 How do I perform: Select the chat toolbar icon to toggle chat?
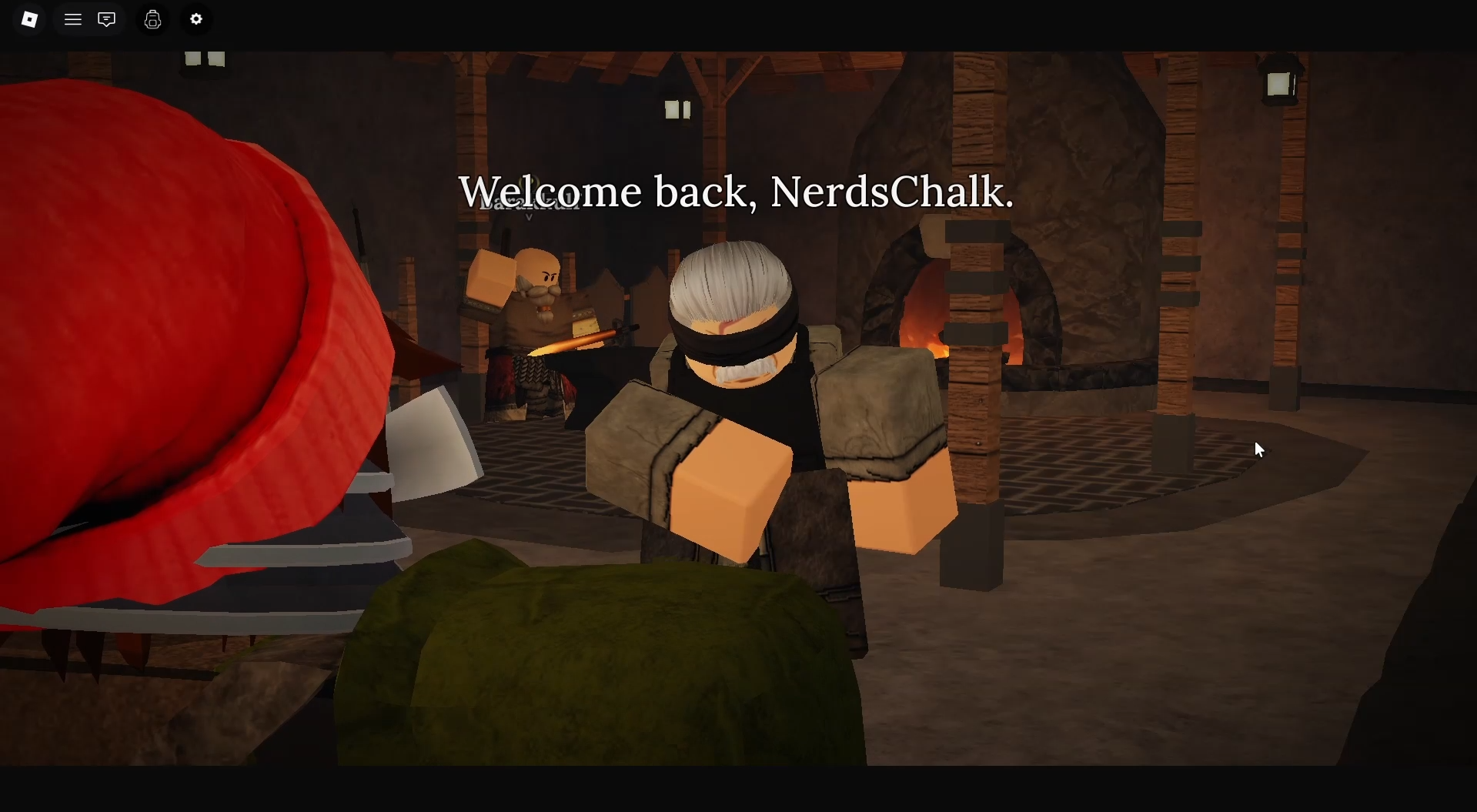(x=105, y=19)
